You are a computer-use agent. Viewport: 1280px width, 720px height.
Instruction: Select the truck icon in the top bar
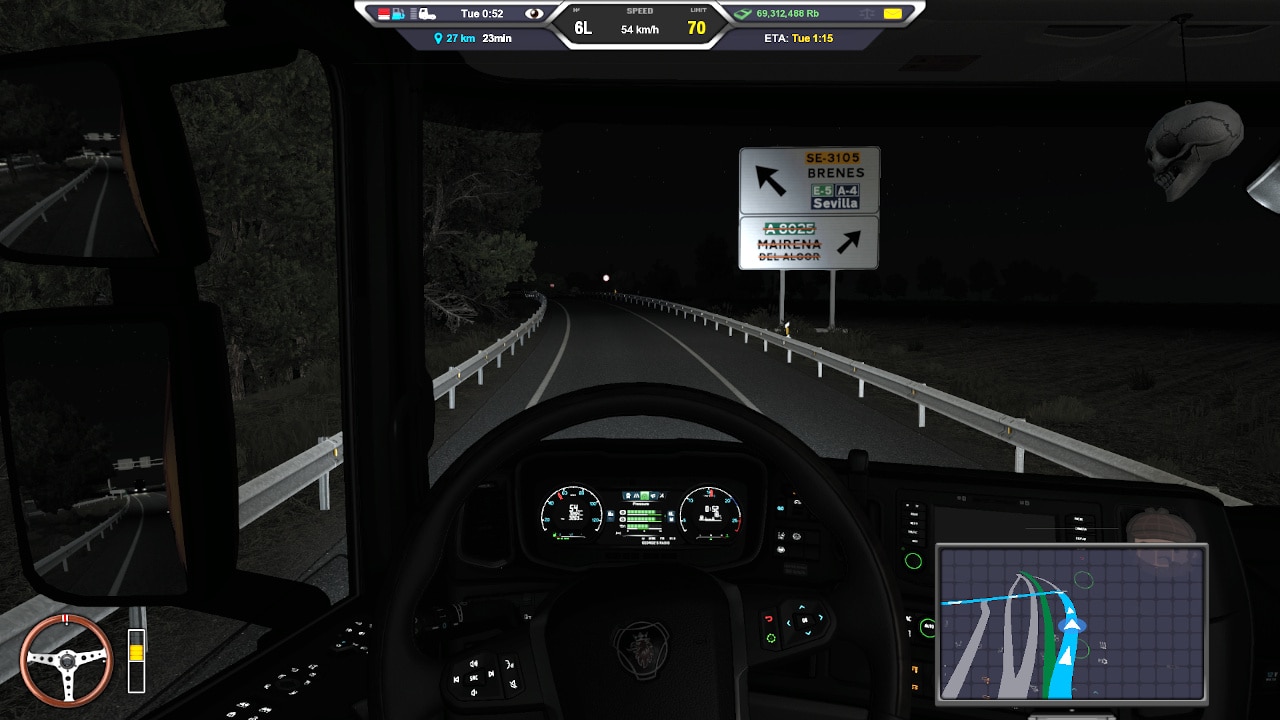click(x=426, y=14)
